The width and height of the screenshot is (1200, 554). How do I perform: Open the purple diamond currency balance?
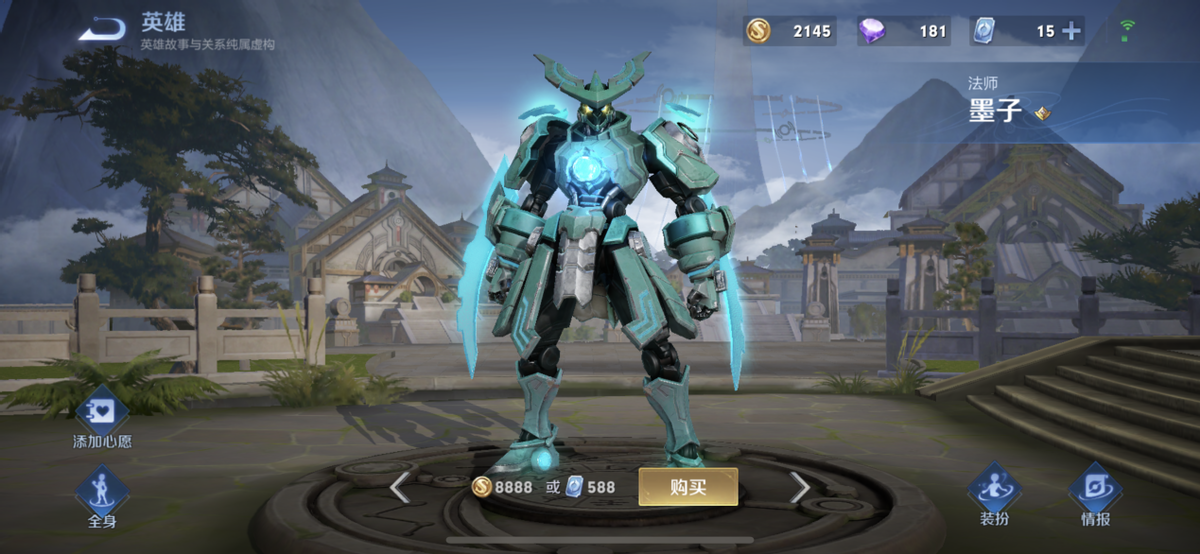pos(903,31)
